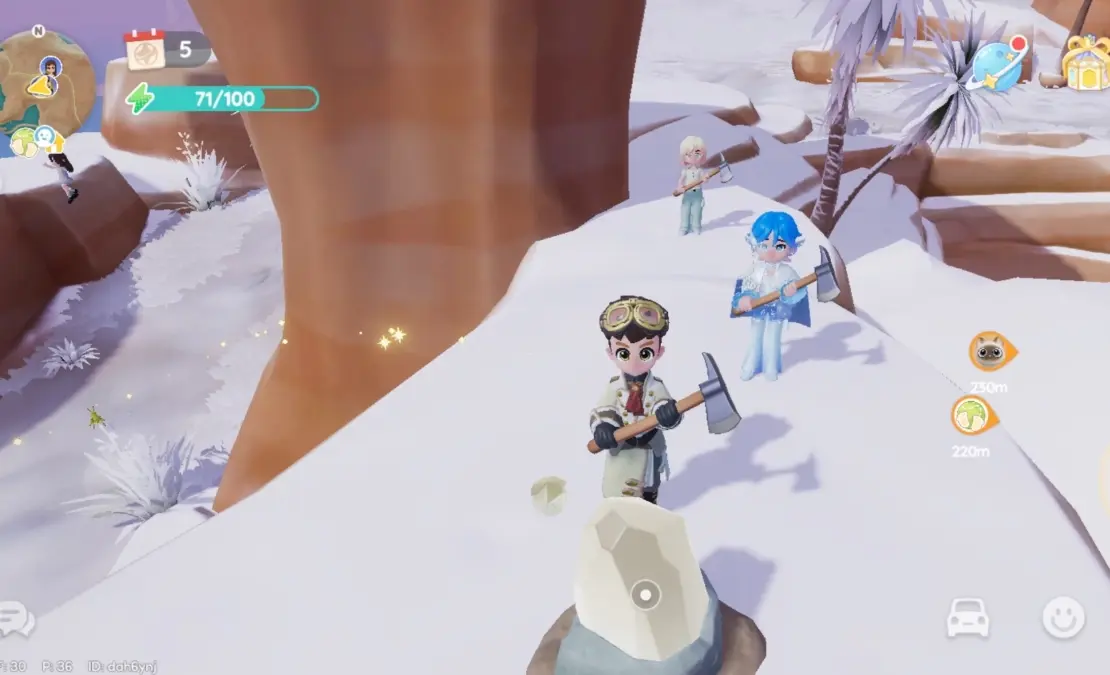Open the chat bubbles button

pos(17,620)
